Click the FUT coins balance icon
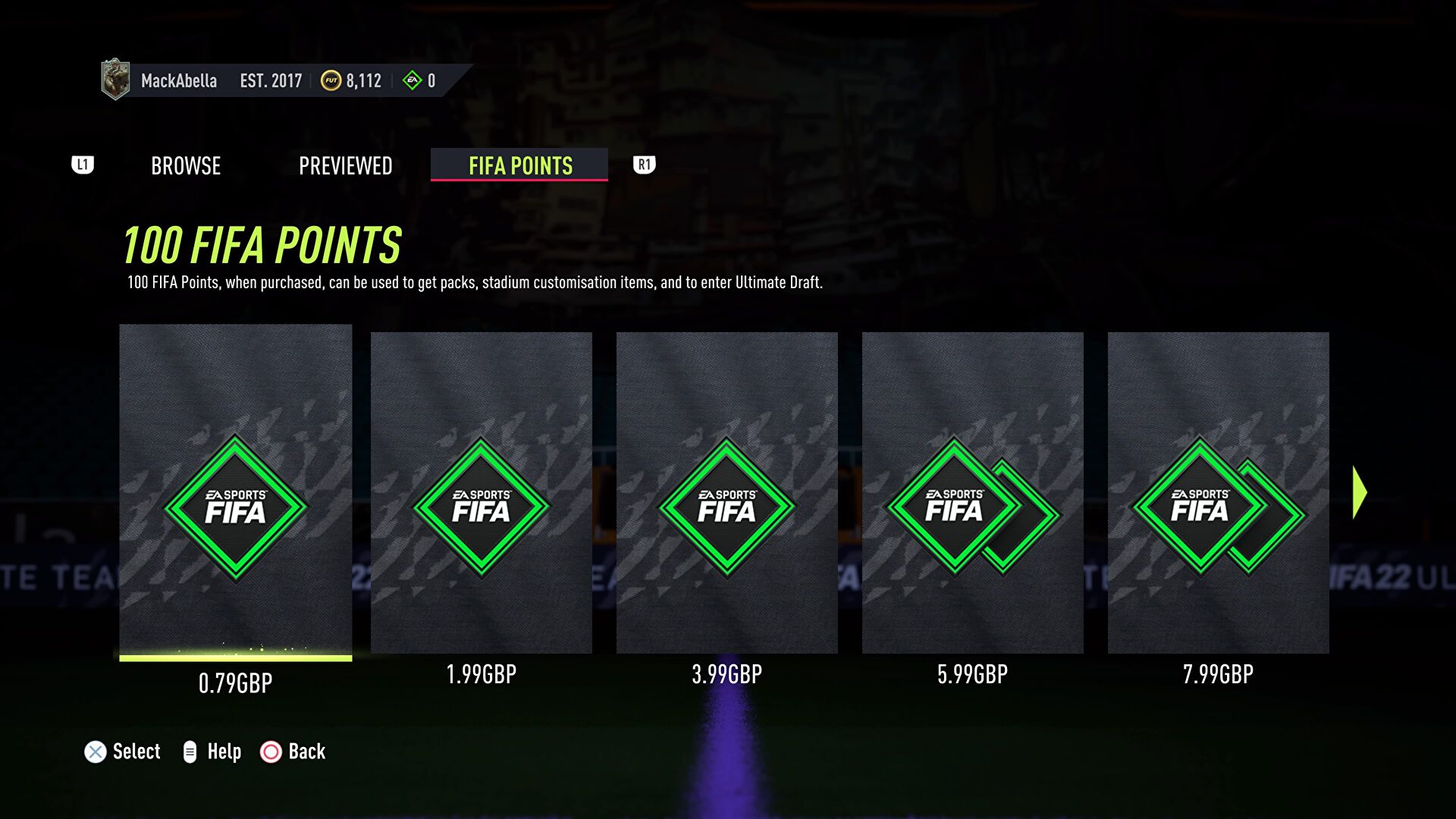The image size is (1456, 819). click(330, 80)
